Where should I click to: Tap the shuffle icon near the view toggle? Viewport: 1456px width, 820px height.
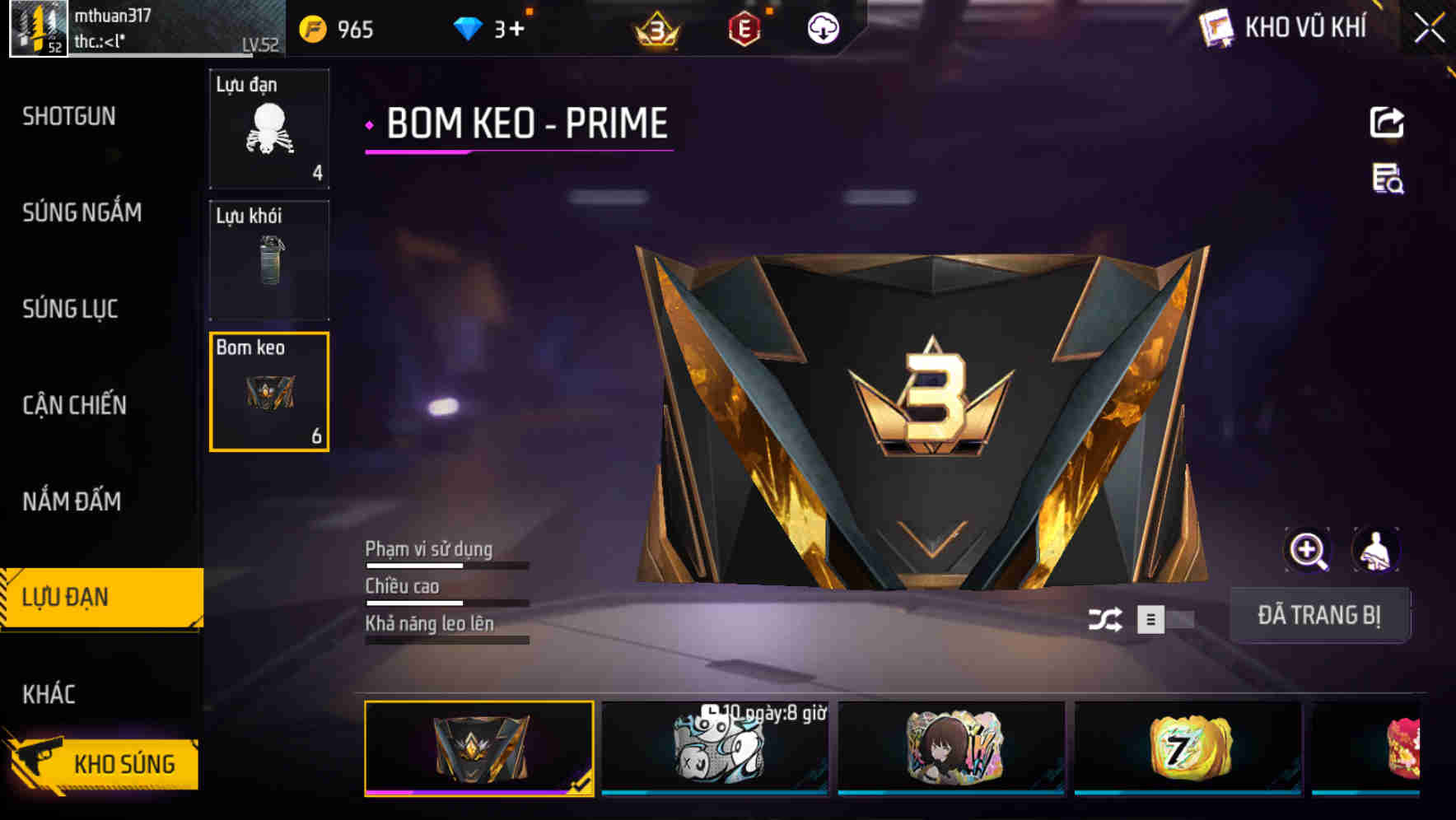[1108, 618]
